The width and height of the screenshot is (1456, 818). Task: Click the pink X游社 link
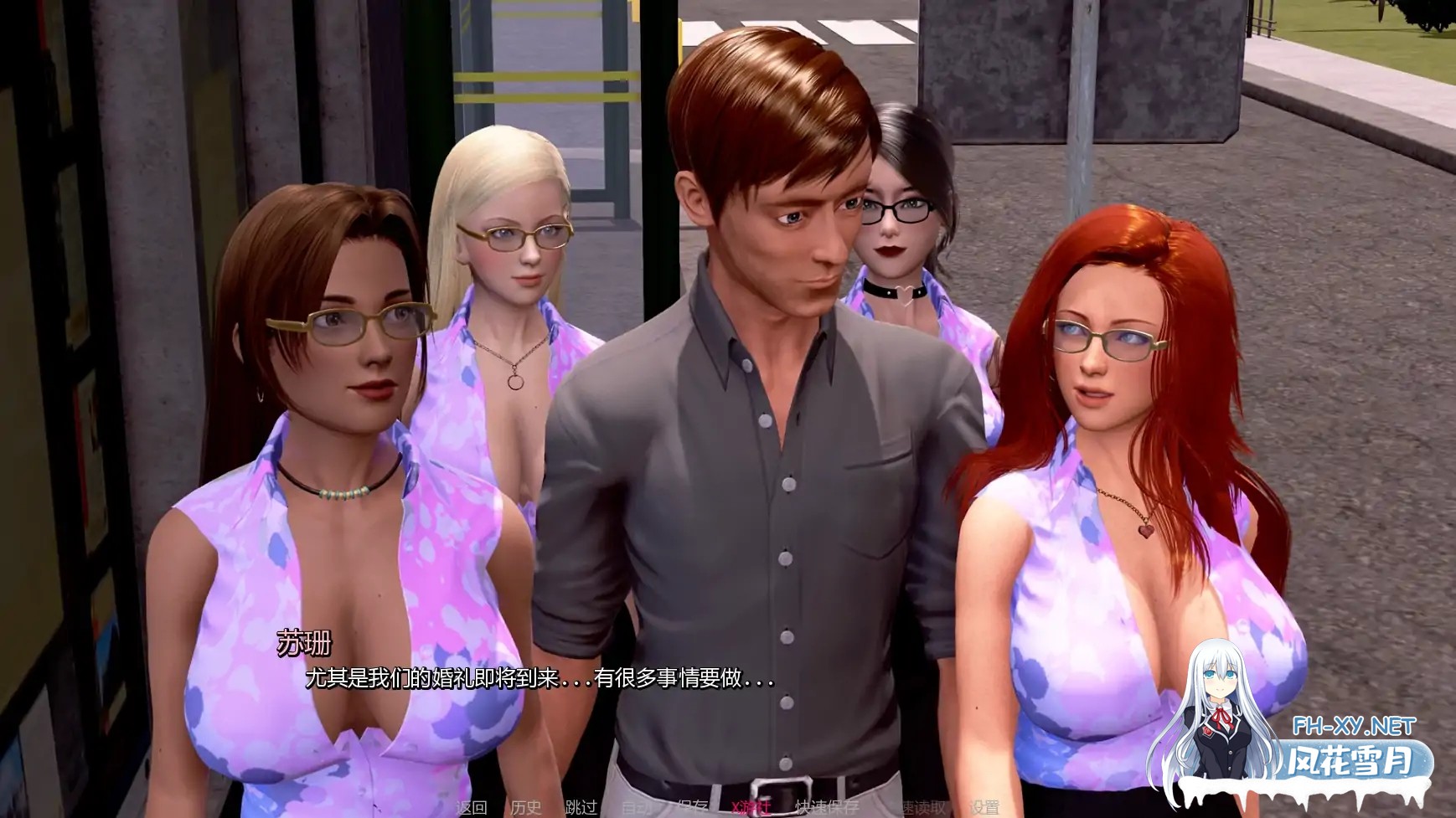751,807
